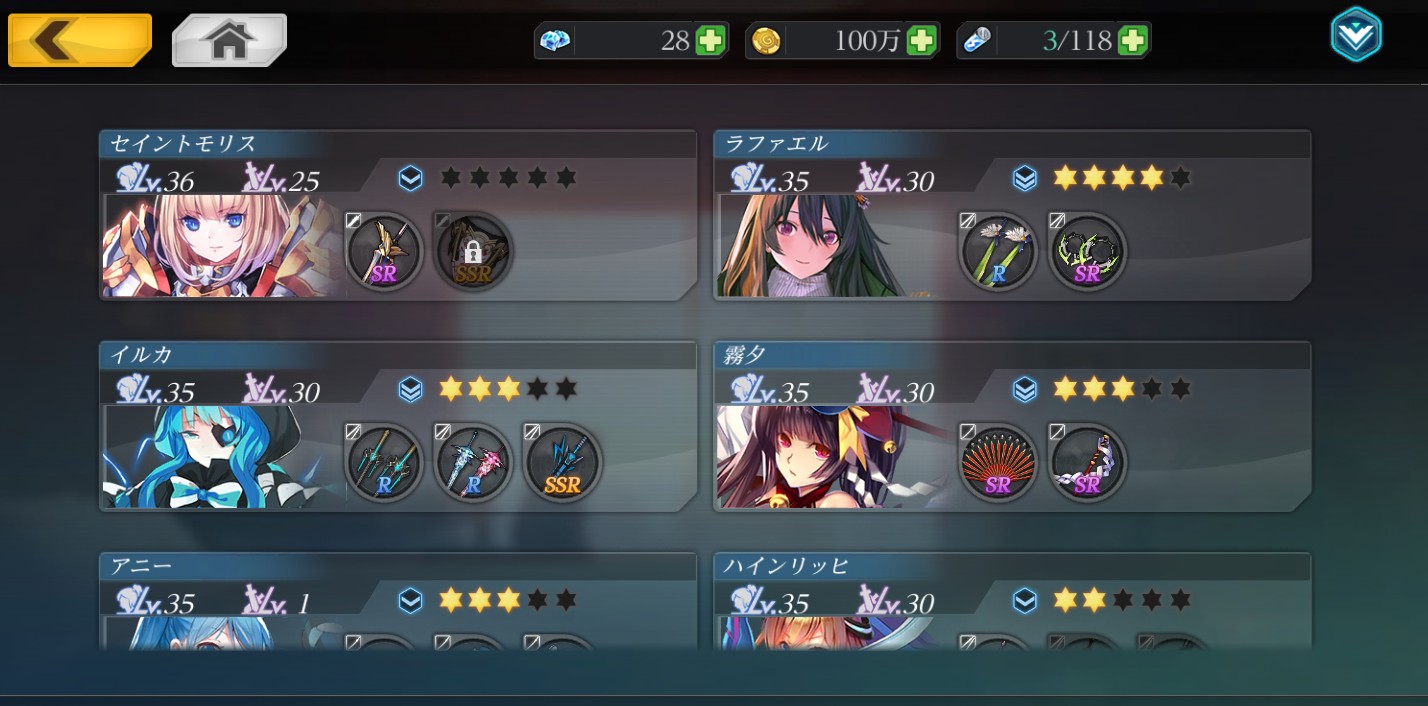Add more blue gems with the plus button

coord(710,41)
